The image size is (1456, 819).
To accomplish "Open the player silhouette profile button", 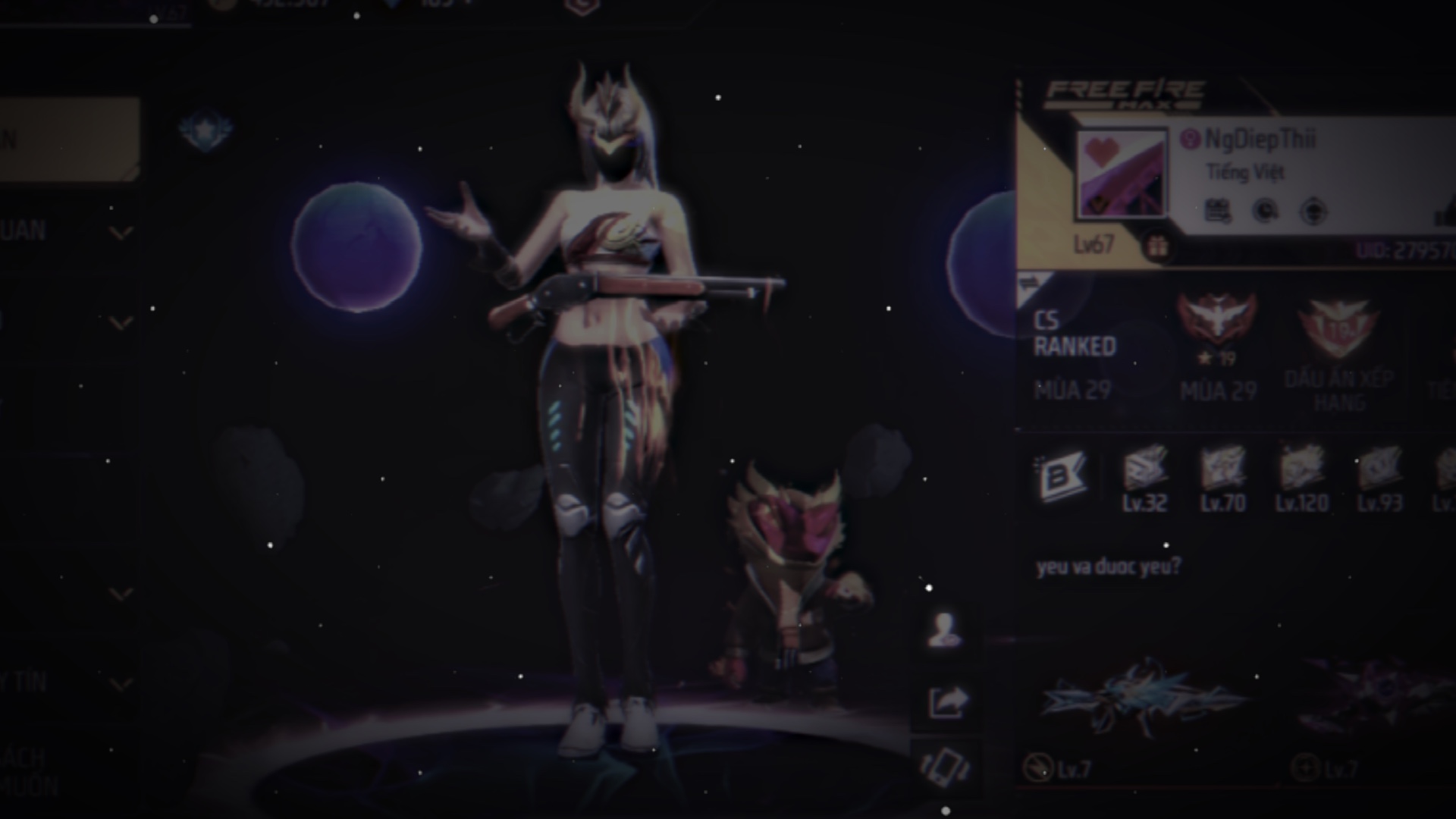I will click(945, 629).
